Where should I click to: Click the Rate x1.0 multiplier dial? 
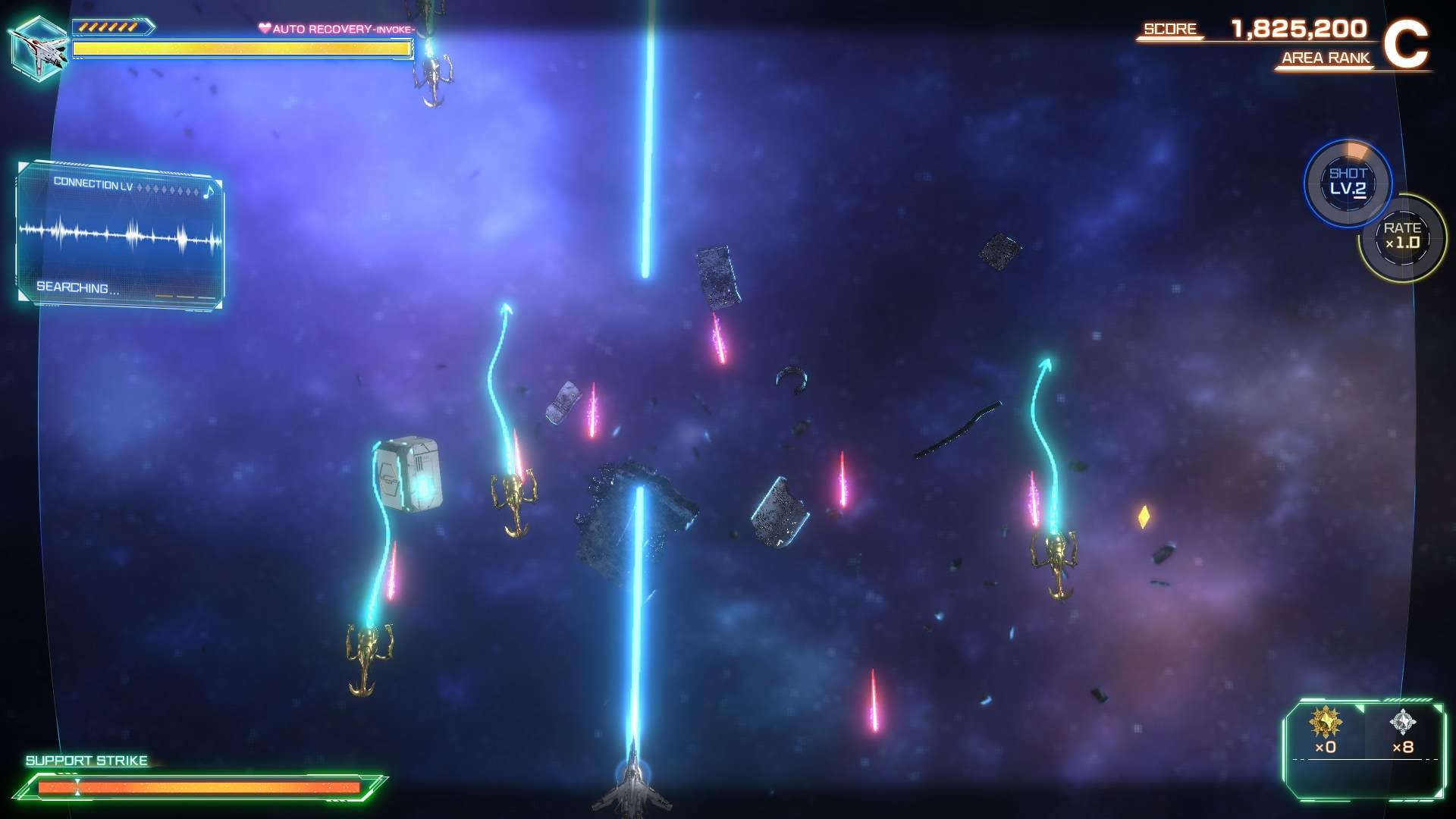click(x=1402, y=237)
